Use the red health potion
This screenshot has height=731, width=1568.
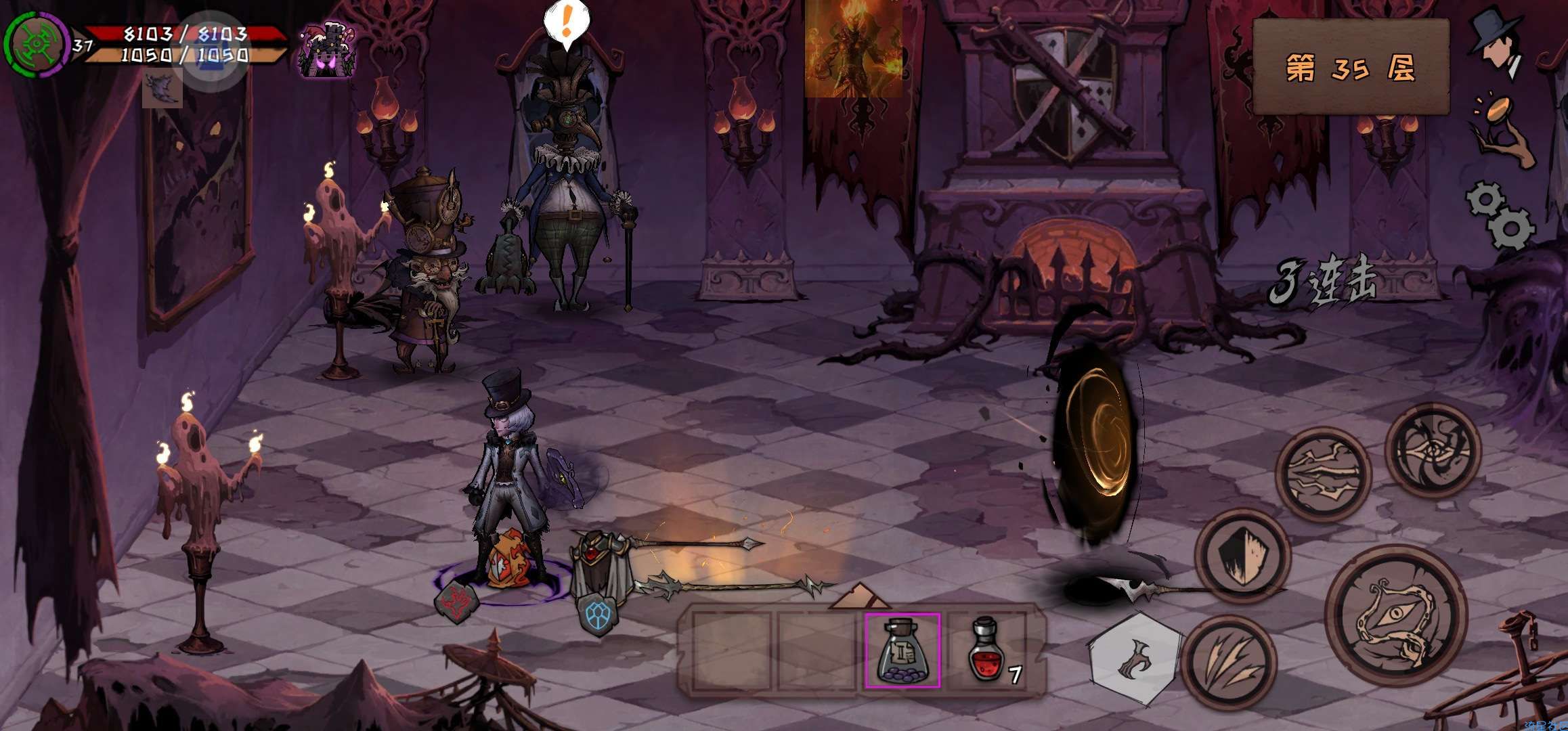tap(988, 650)
